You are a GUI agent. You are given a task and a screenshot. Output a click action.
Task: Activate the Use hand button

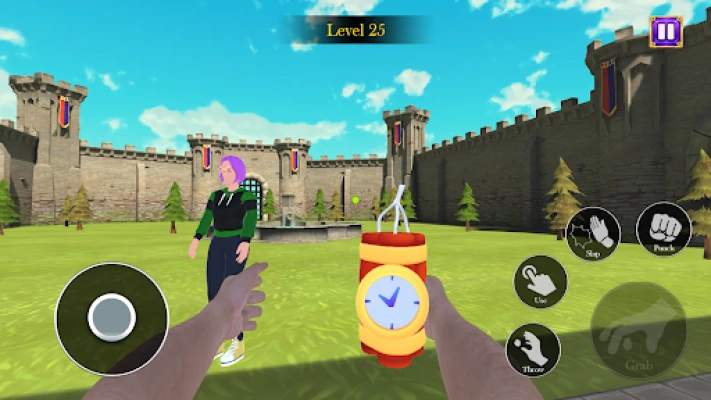(540, 281)
